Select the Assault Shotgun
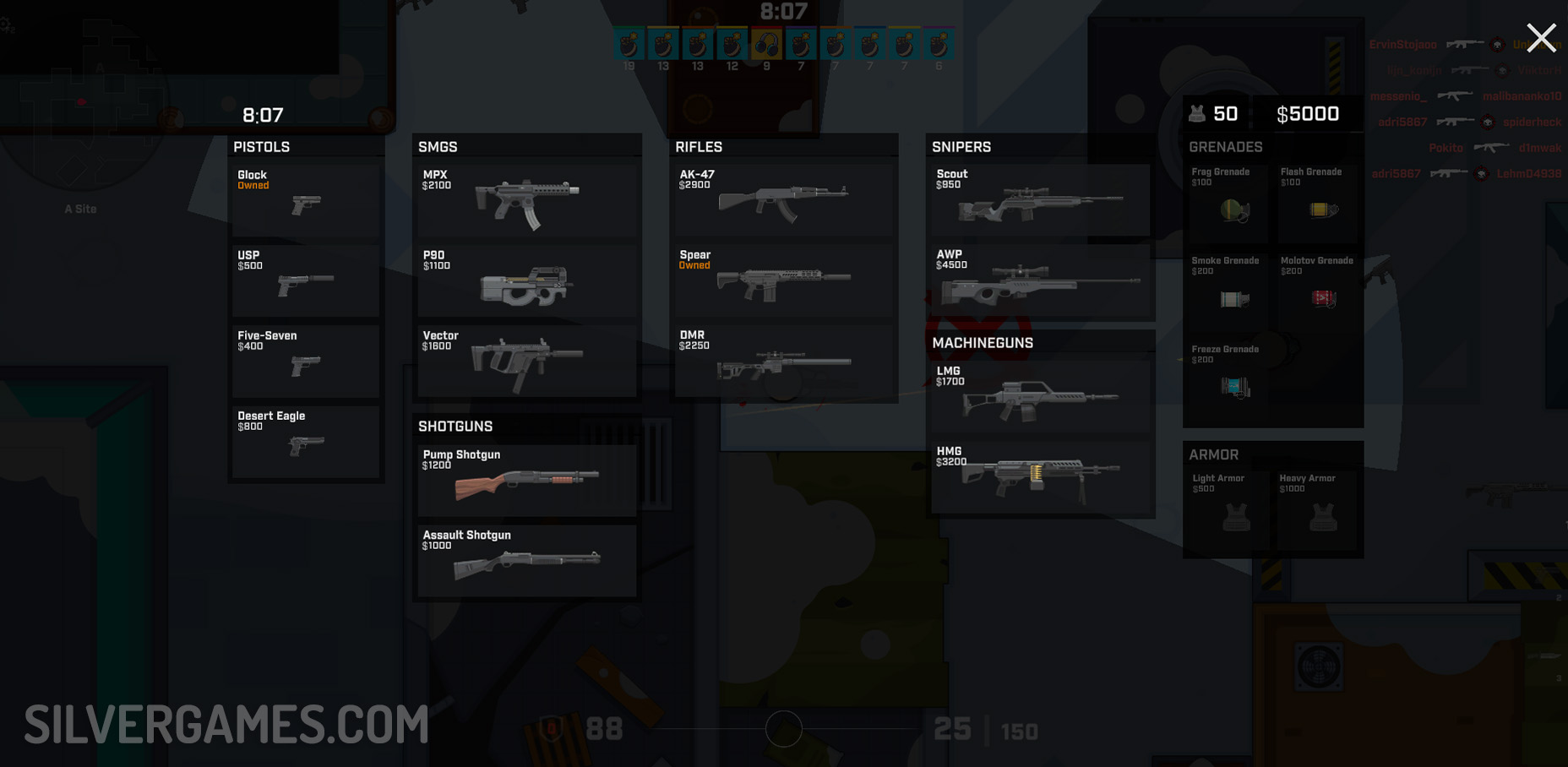This screenshot has width=1568, height=767. tap(526, 561)
